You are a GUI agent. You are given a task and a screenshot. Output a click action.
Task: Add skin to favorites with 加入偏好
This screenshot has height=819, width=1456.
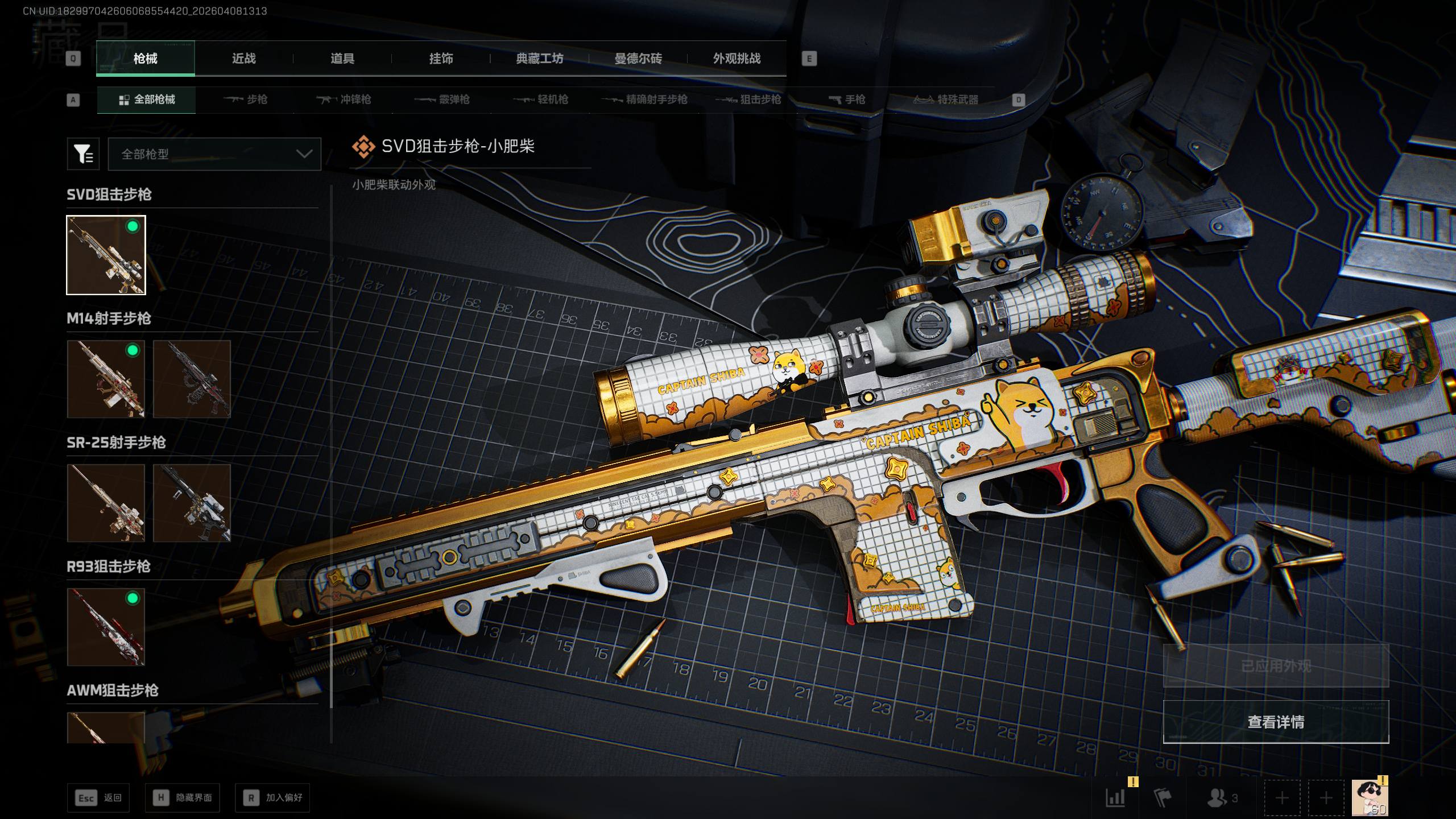(273, 798)
